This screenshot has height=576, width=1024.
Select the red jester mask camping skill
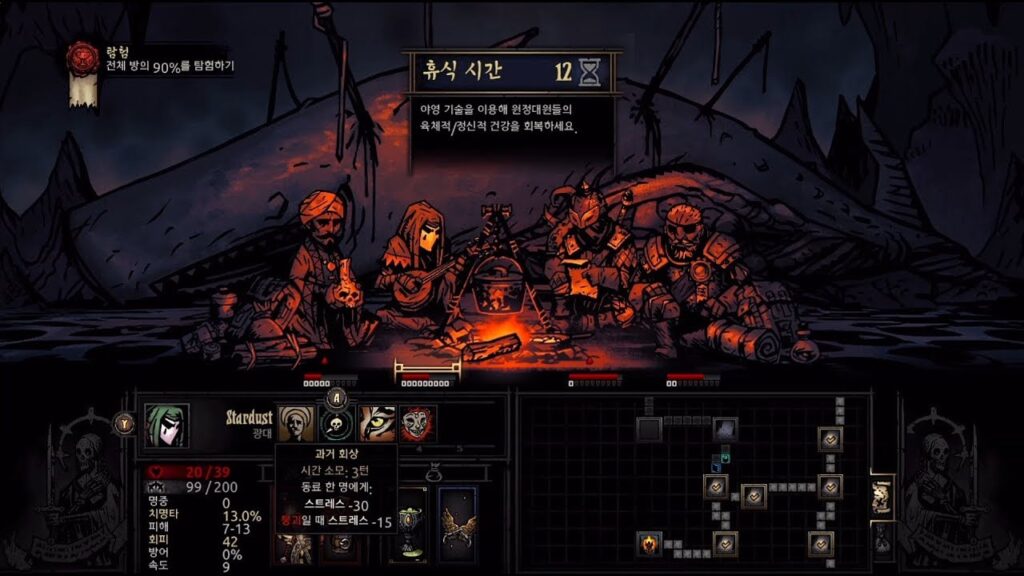coord(417,424)
